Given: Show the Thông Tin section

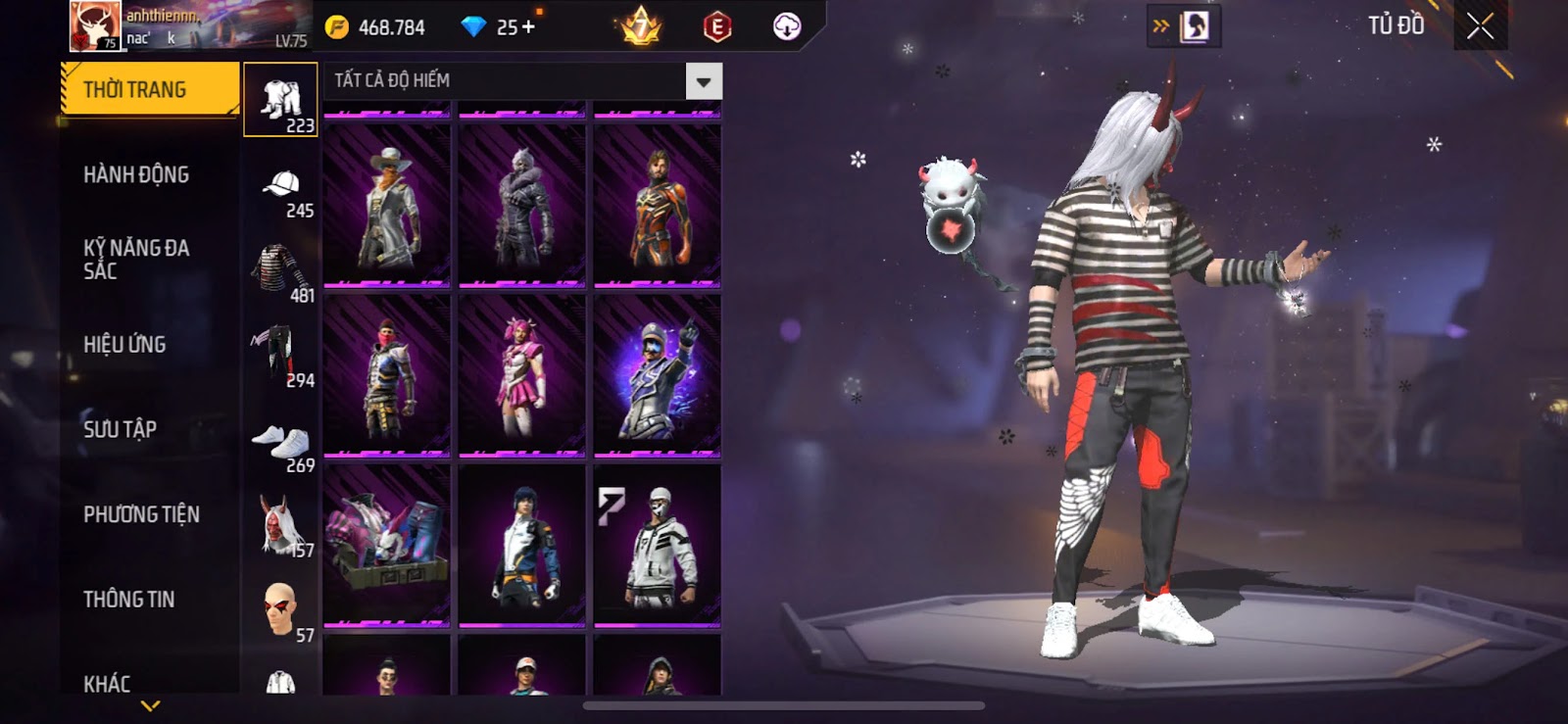Looking at the screenshot, I should click(128, 600).
